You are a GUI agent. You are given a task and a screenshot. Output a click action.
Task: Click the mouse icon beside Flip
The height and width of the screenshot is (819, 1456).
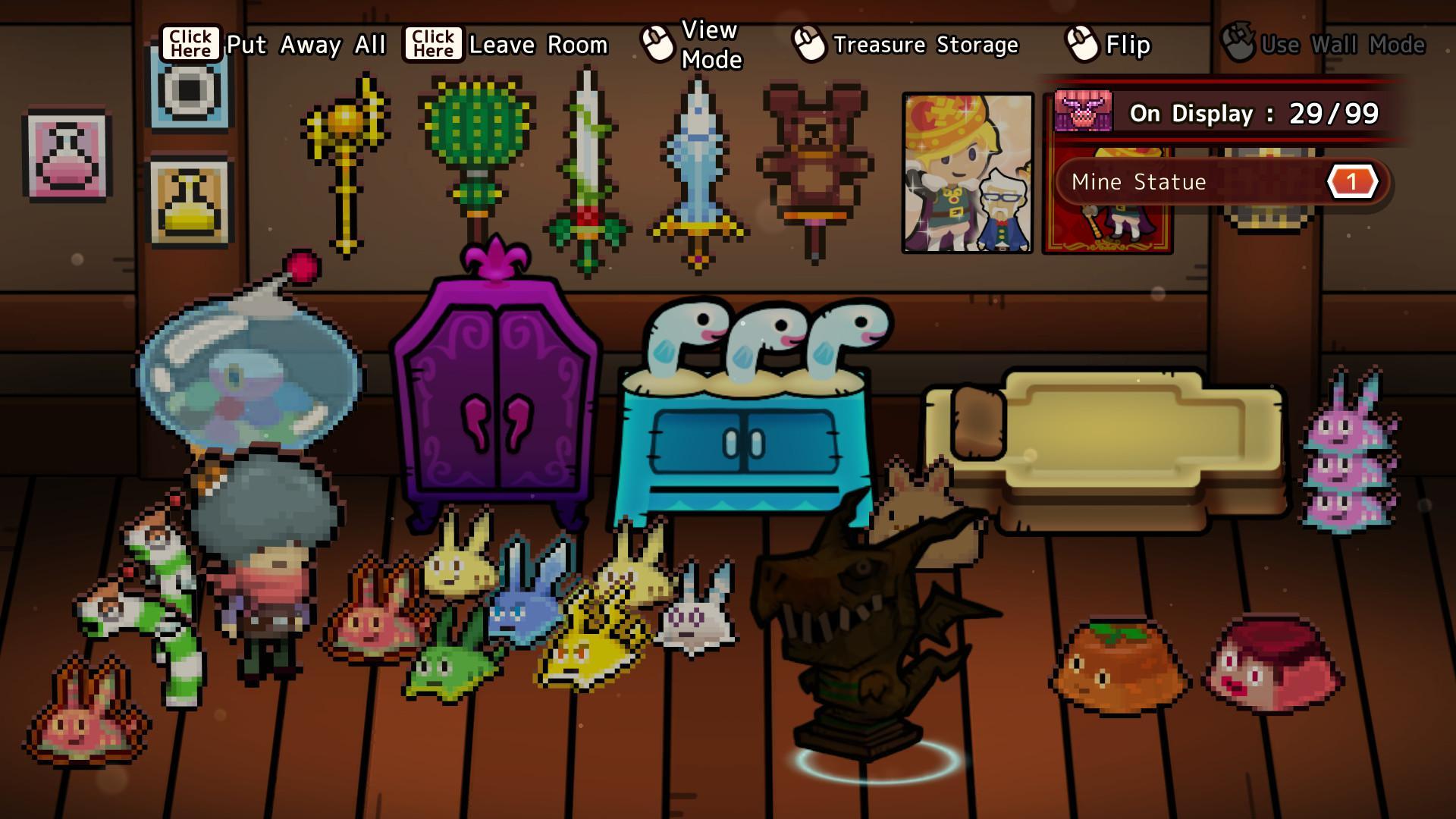(x=1080, y=44)
